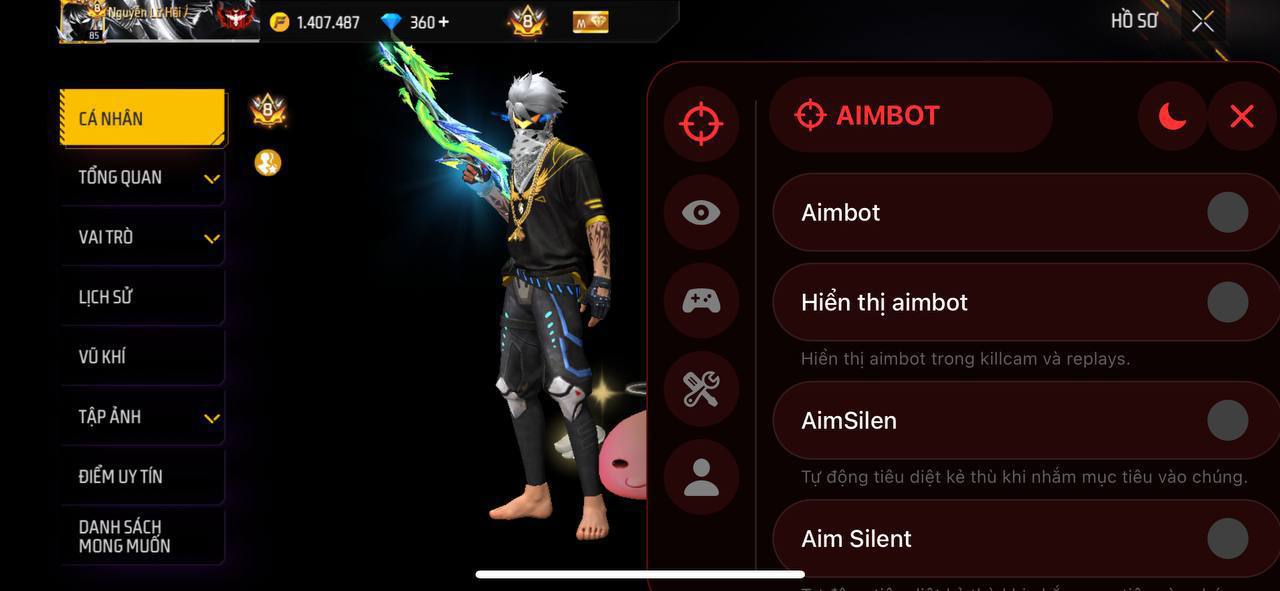Open DANH SÁCH MONG MUỐN wishlist
The width and height of the screenshot is (1280, 591).
point(141,536)
